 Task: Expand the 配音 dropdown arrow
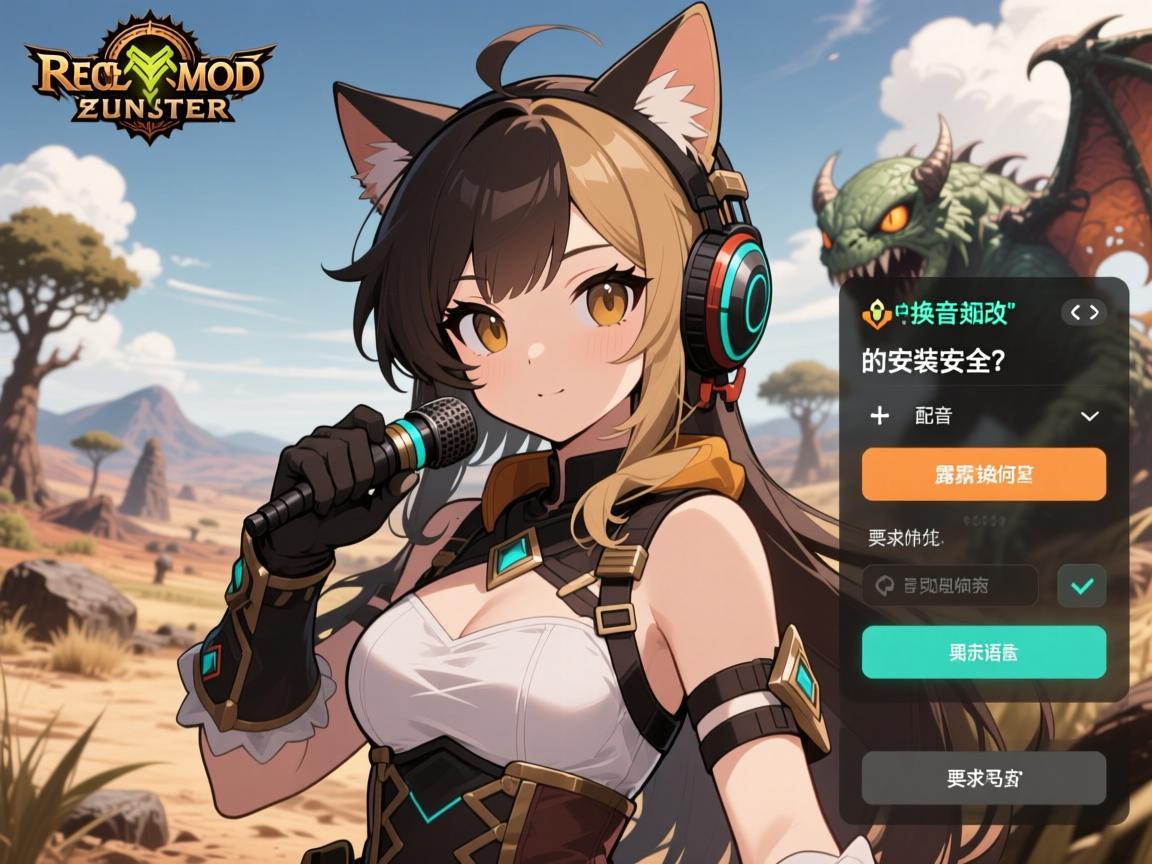click(1090, 416)
